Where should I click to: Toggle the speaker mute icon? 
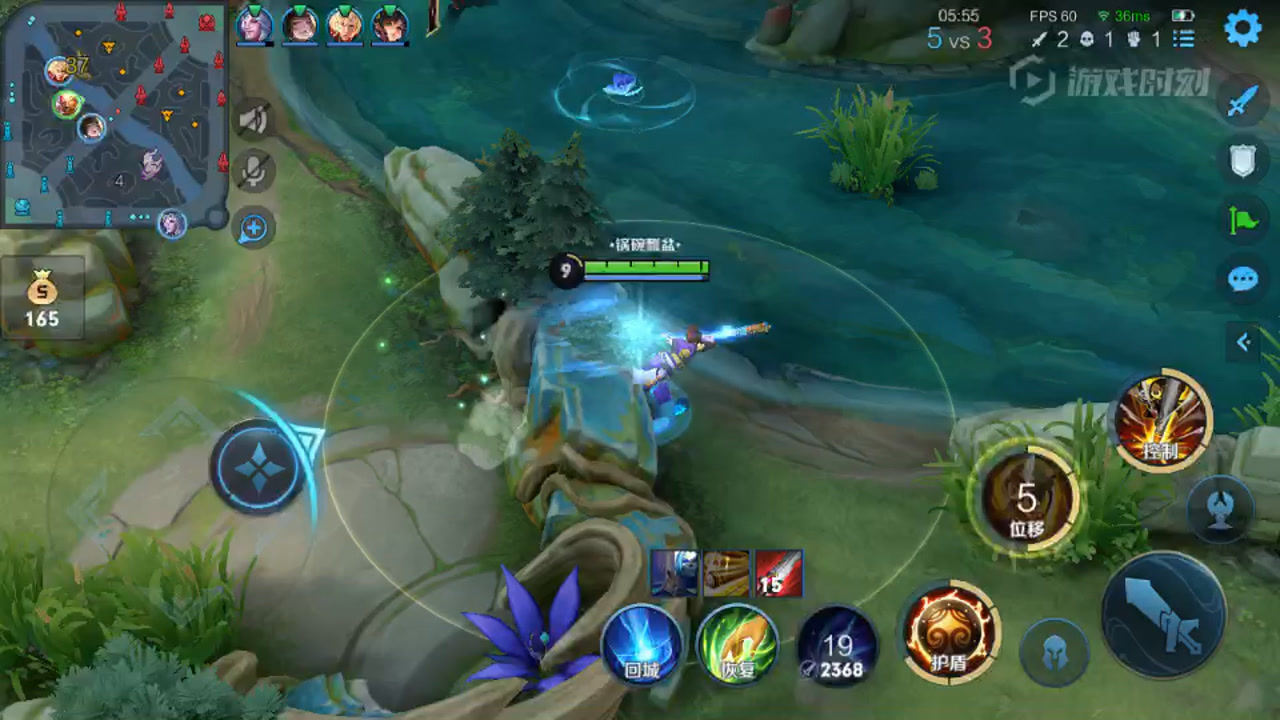pyautogui.click(x=254, y=120)
